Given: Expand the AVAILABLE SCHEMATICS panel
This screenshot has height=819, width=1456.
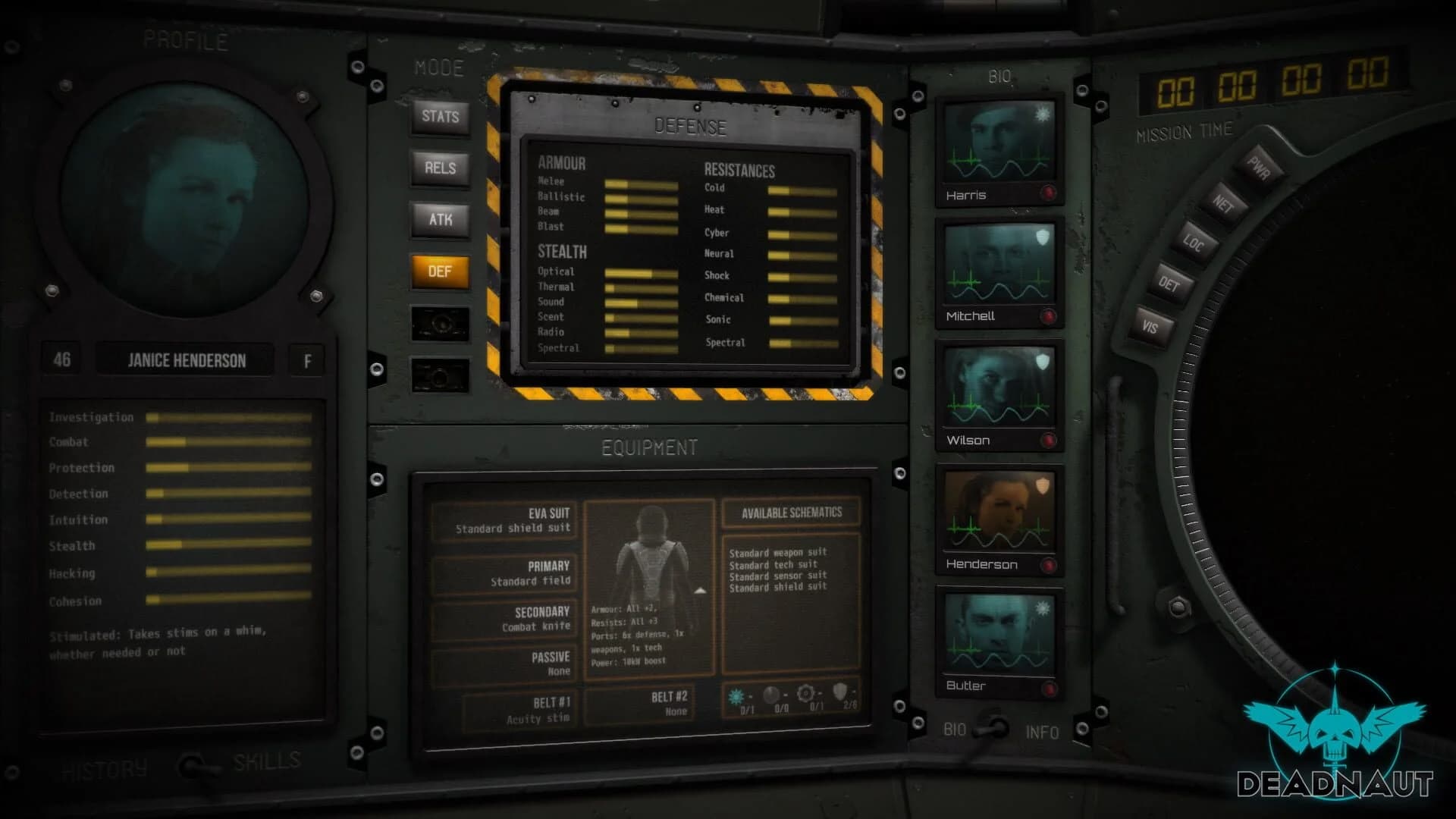Looking at the screenshot, I should pos(790,513).
